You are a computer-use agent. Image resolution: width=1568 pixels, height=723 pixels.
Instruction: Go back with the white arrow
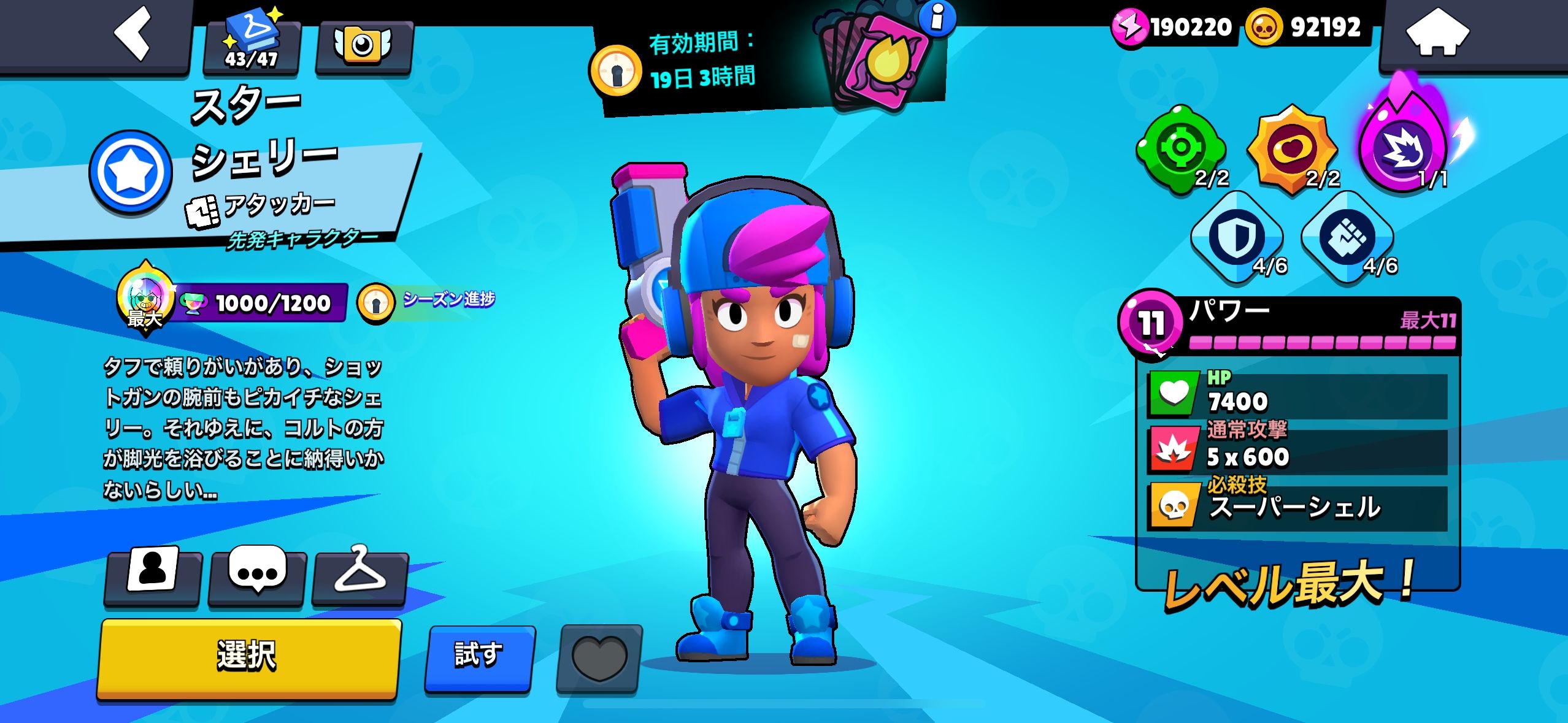[133, 34]
